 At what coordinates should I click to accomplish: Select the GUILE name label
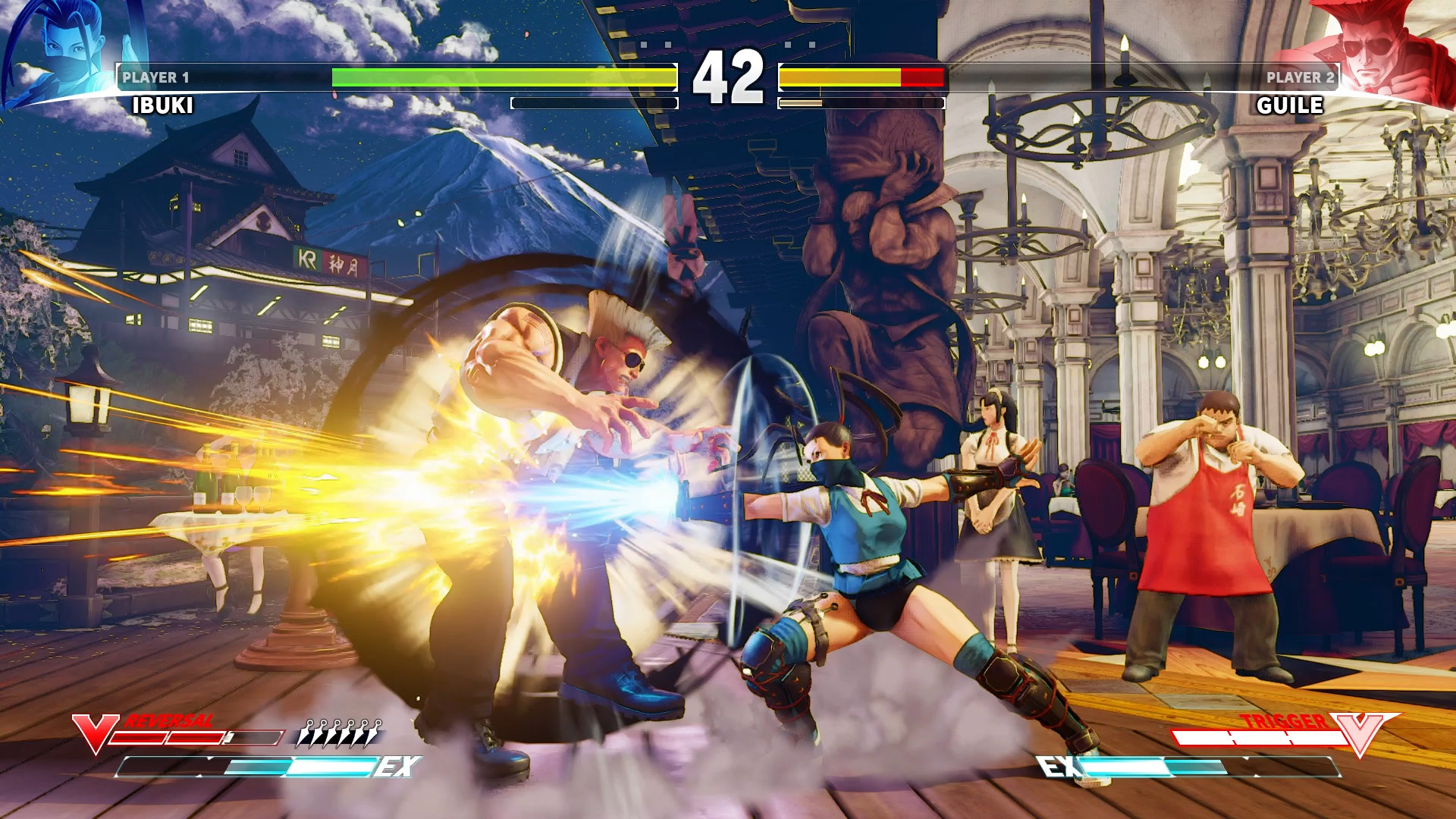click(1291, 106)
